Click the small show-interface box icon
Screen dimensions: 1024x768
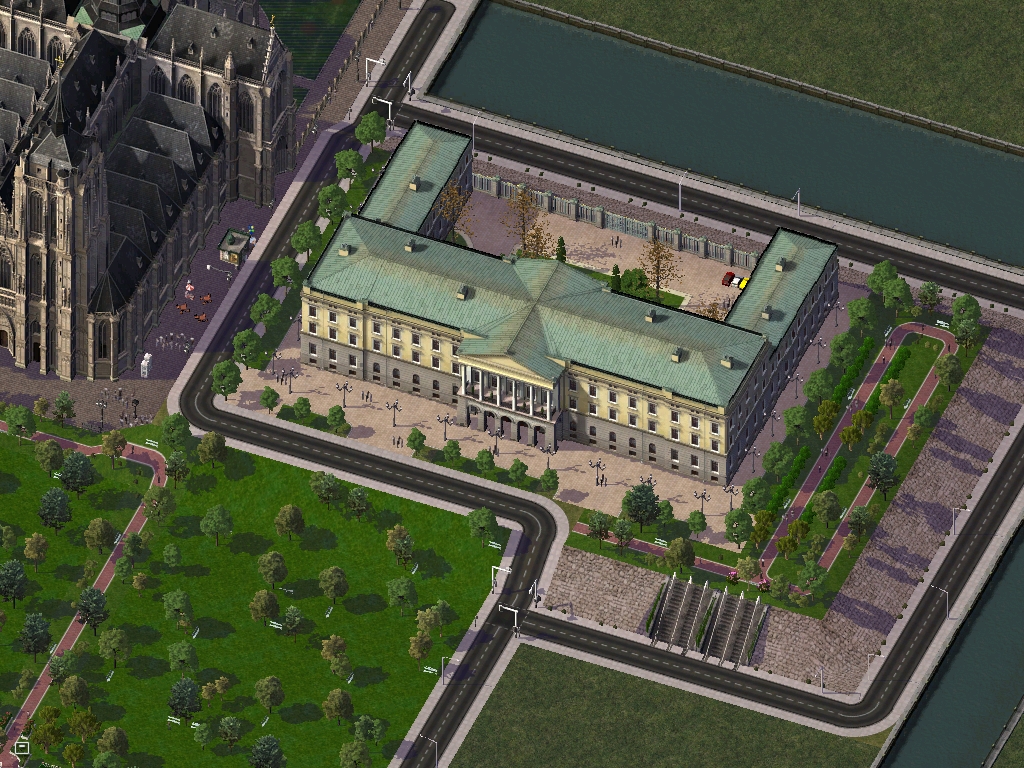(x=22, y=746)
